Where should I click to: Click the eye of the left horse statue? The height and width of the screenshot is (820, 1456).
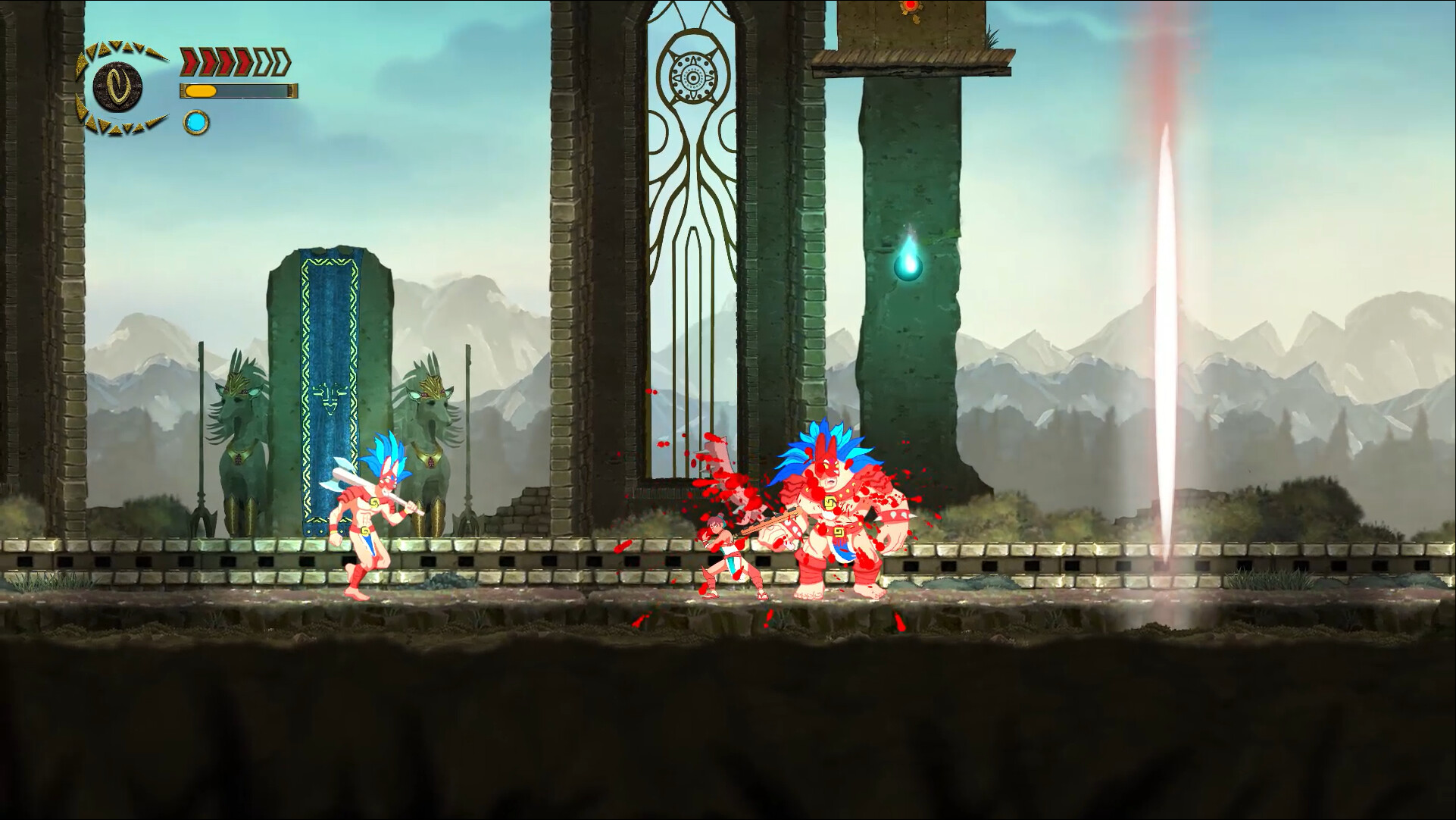[244, 391]
